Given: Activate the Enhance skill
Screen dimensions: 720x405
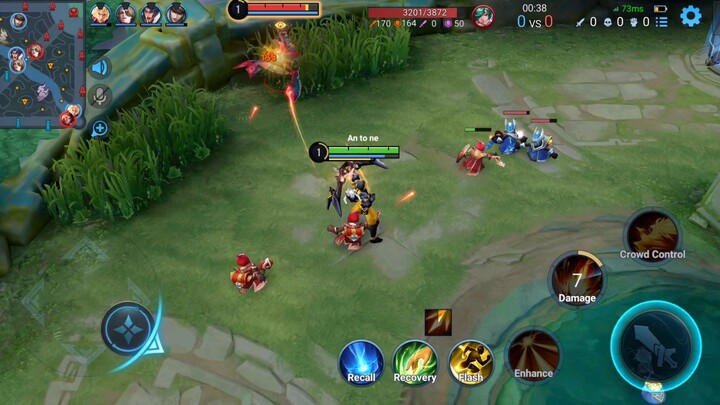Looking at the screenshot, I should point(533,355).
